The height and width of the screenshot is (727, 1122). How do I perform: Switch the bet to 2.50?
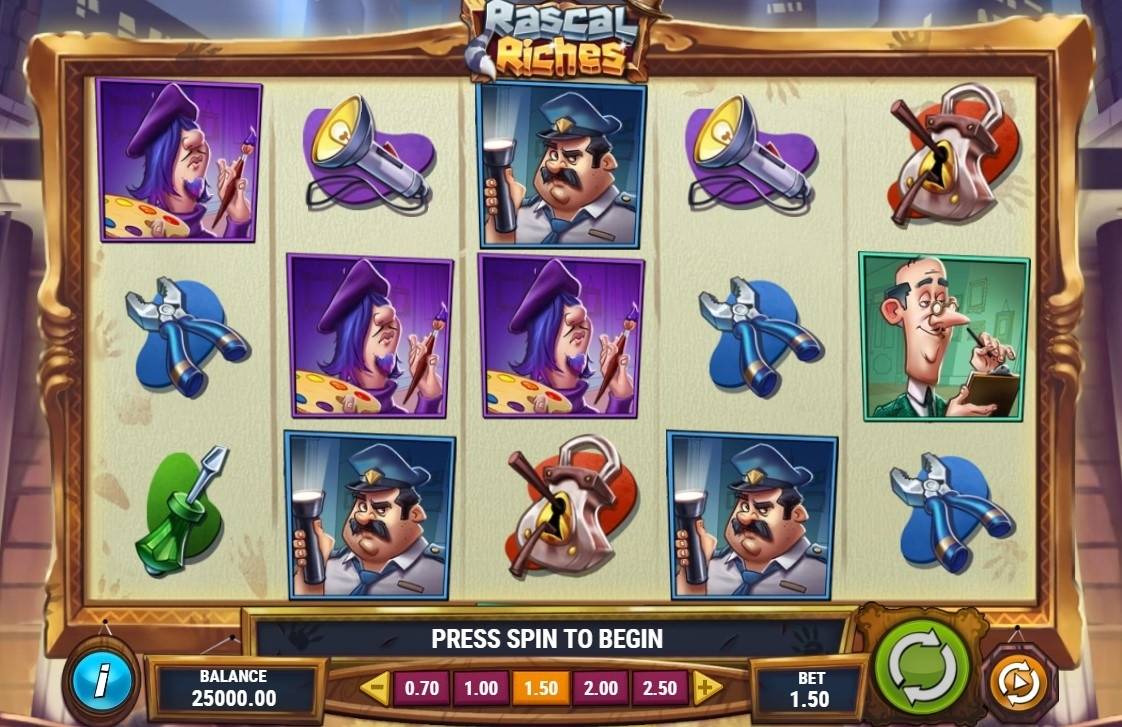(x=660, y=688)
